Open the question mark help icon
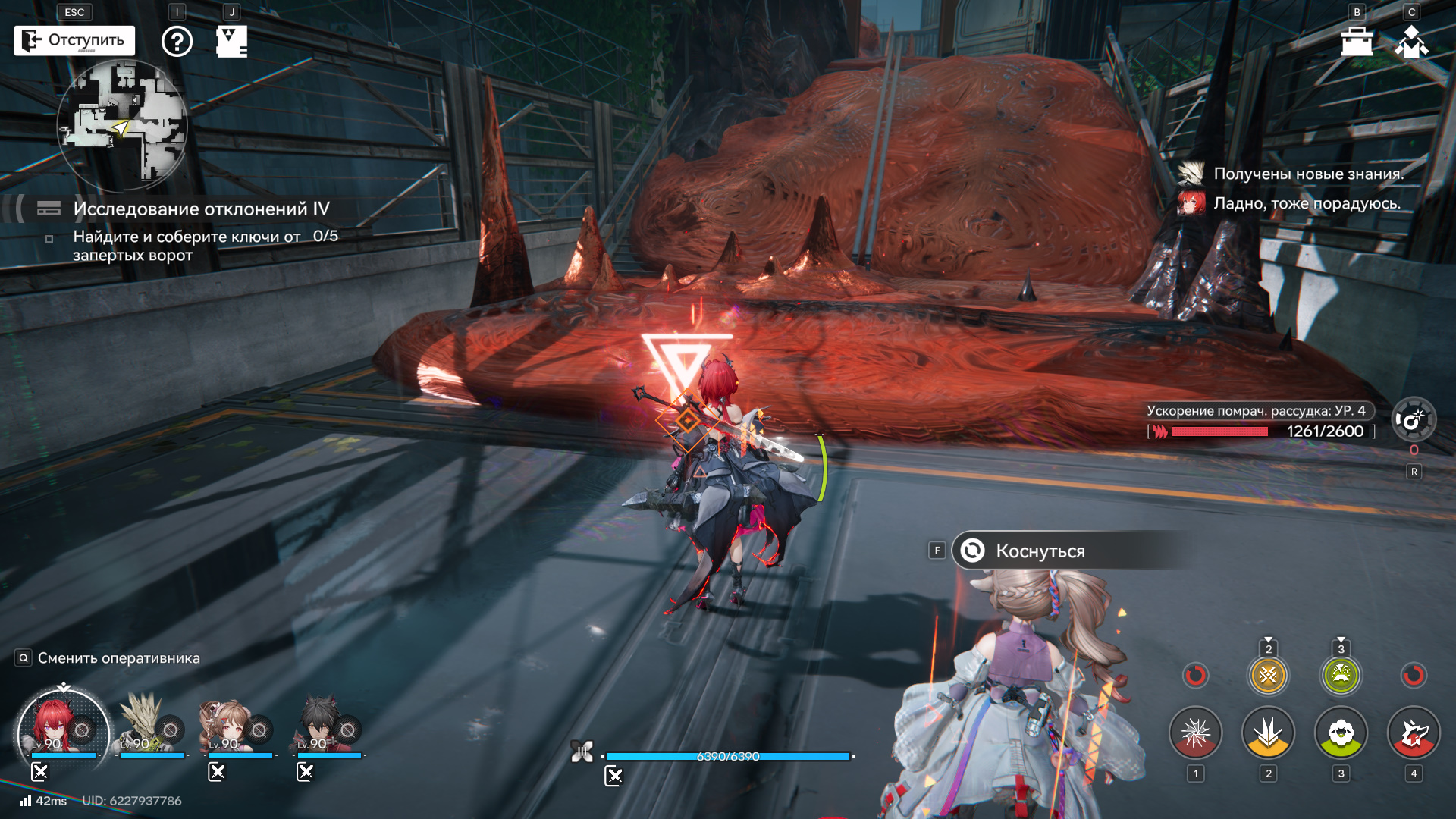This screenshot has width=1456, height=819. click(x=177, y=41)
